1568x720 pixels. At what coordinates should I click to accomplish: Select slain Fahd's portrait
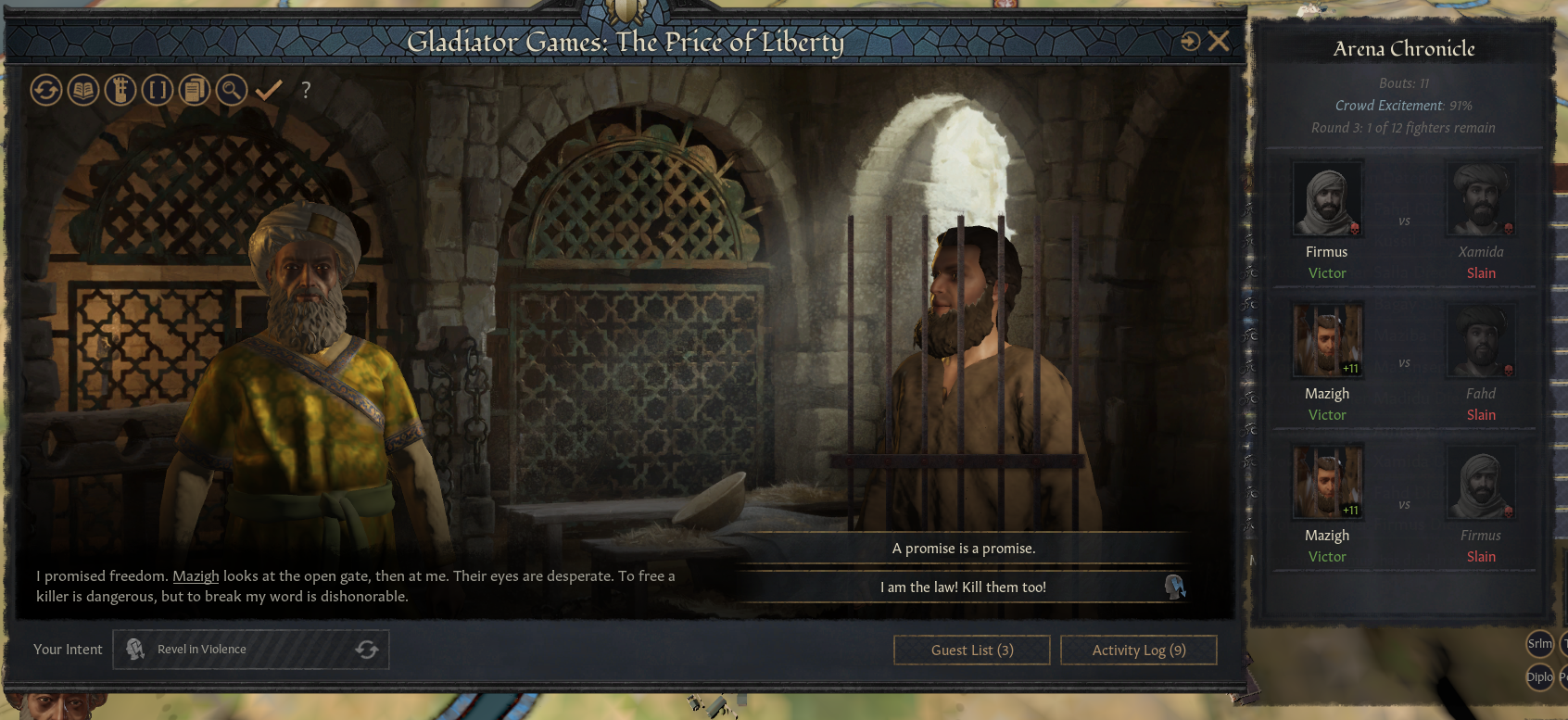click(x=1481, y=341)
